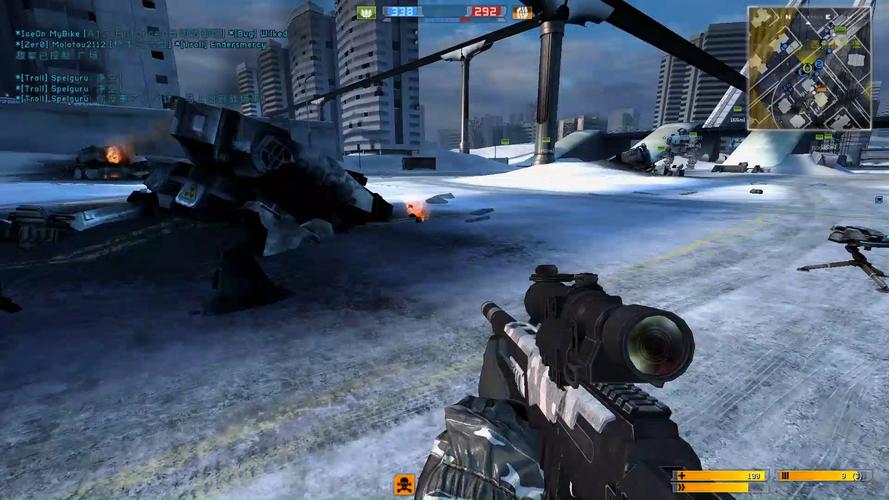This screenshot has height=500, width=889.
Task: Select the orange PAC faction icon
Action: pyautogui.click(x=521, y=13)
